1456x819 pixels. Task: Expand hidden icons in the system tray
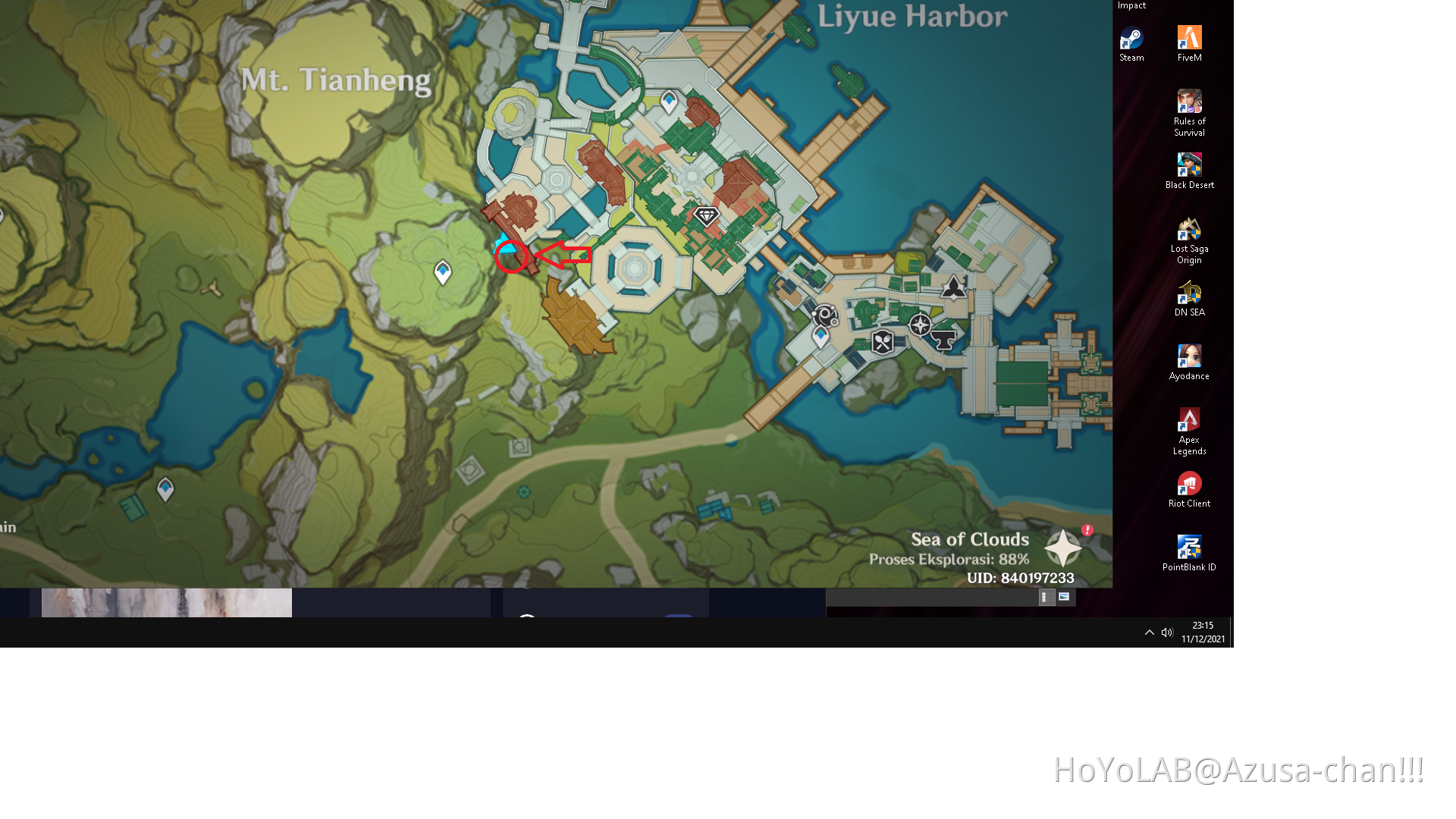[x=1150, y=632]
